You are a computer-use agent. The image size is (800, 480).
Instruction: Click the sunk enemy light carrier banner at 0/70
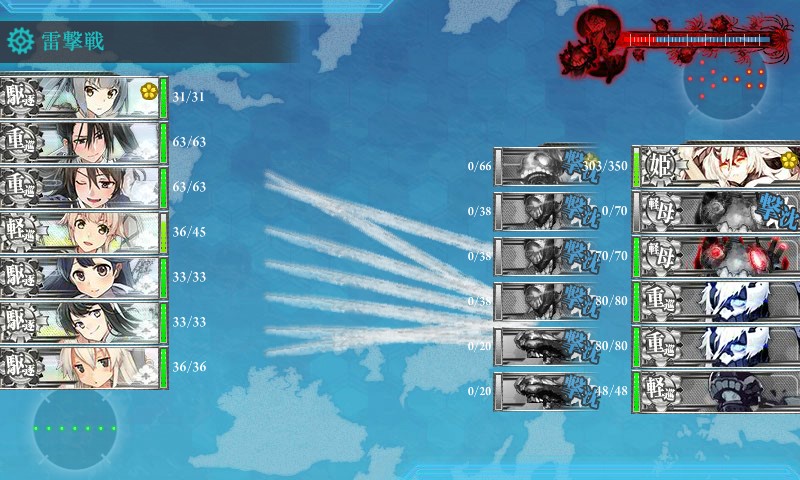click(x=716, y=211)
